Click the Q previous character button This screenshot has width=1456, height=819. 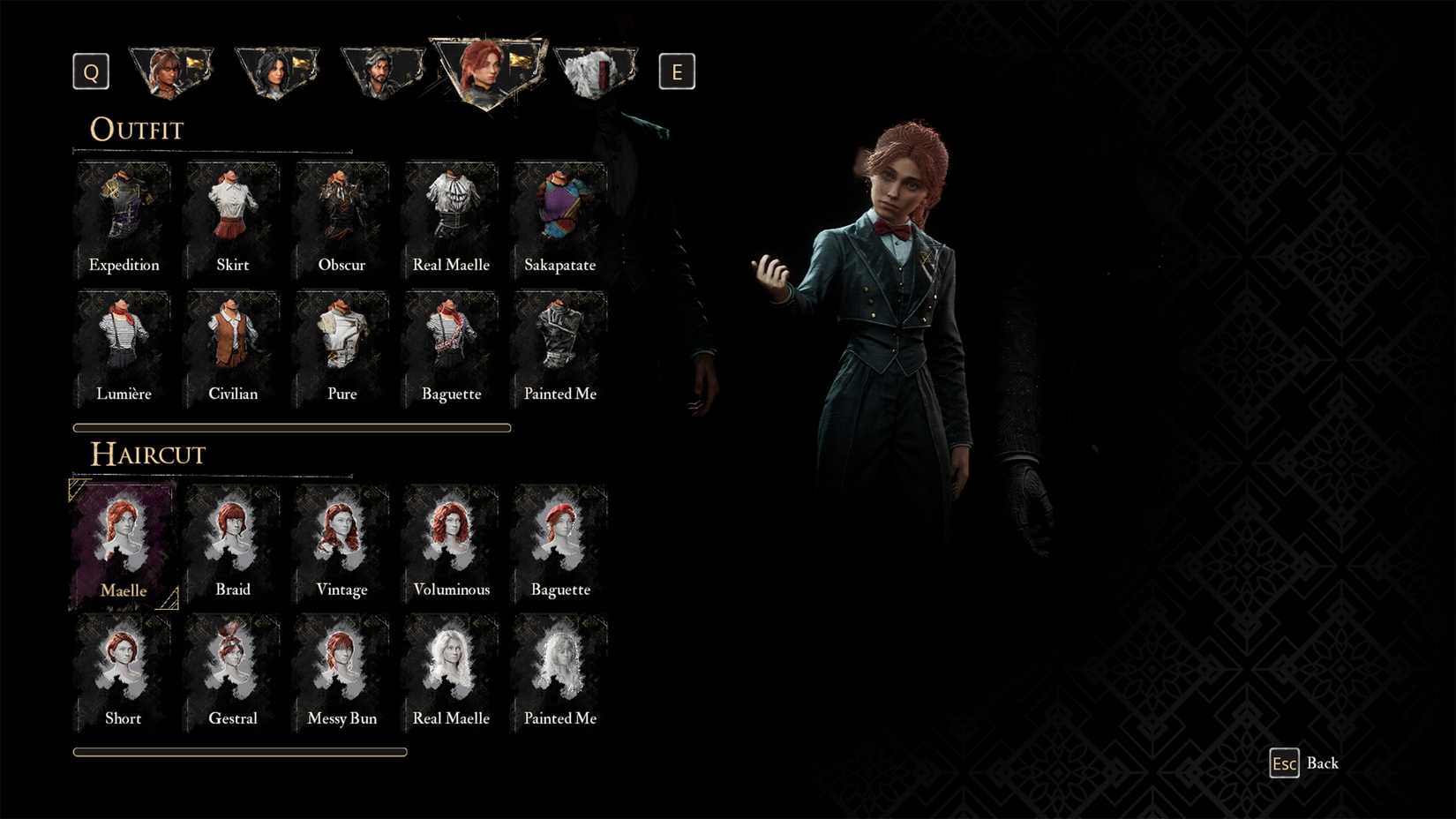pos(90,71)
